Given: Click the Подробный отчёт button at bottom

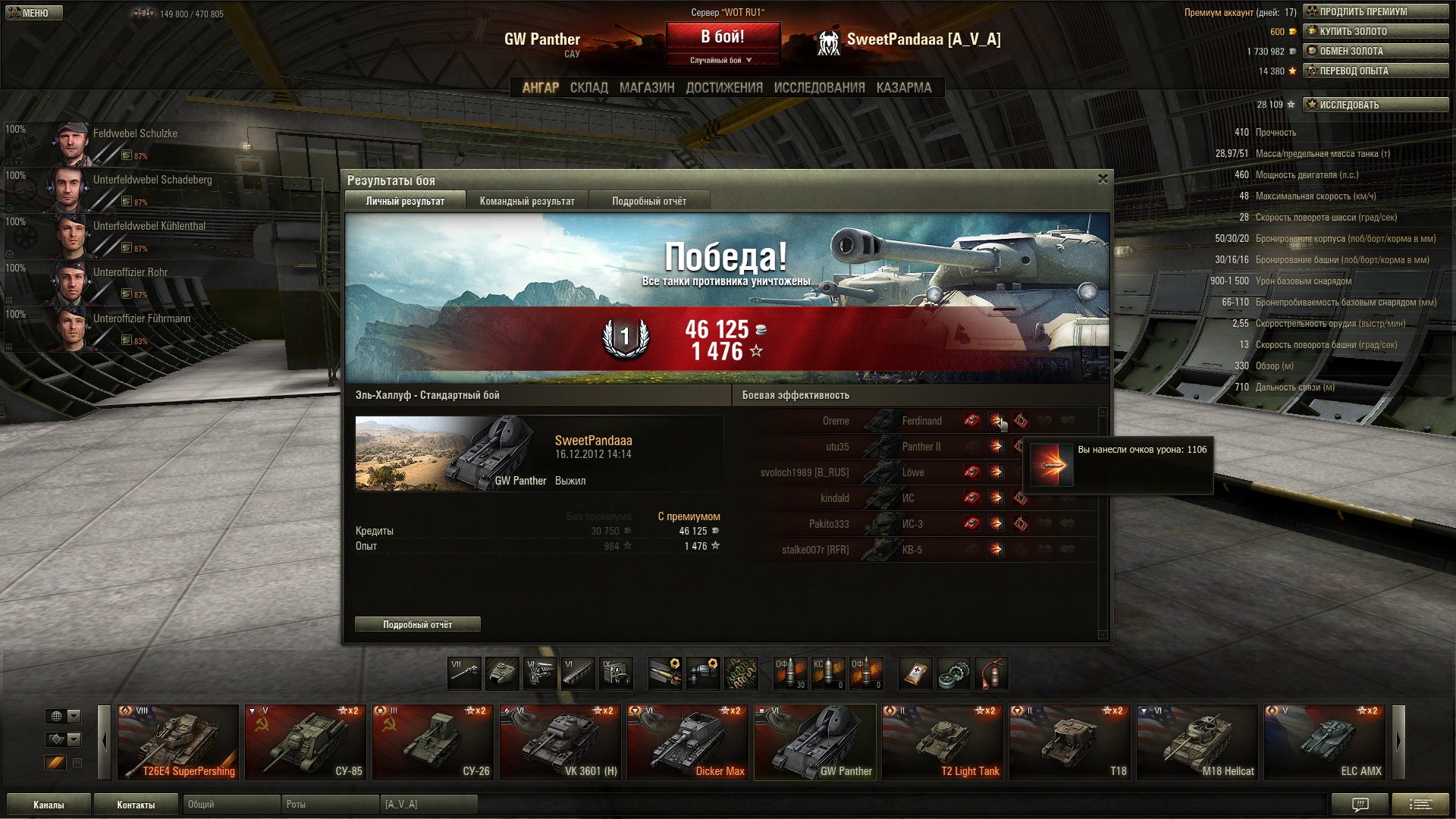Looking at the screenshot, I should (x=417, y=624).
